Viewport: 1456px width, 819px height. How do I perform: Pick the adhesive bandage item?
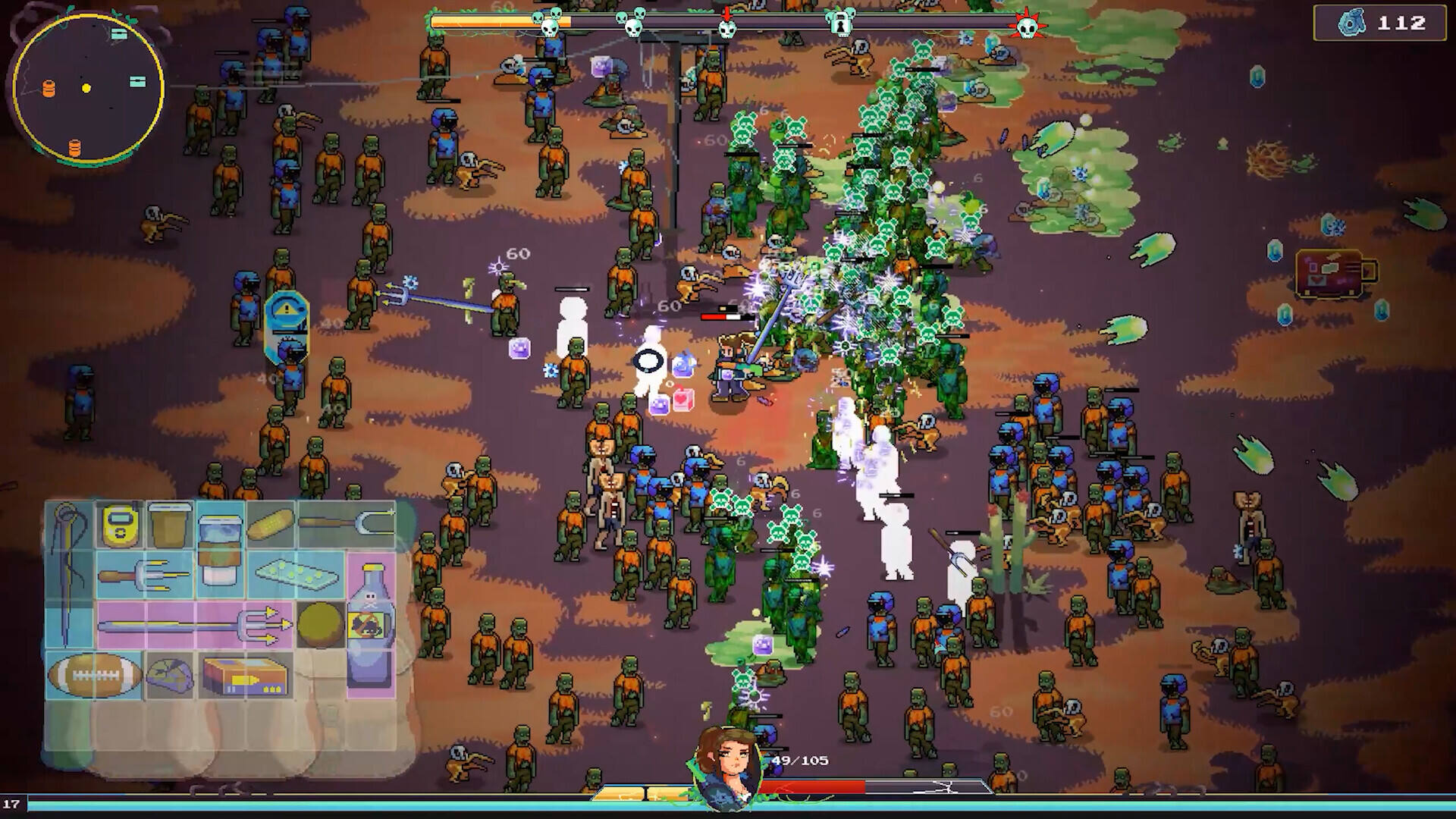[270, 524]
